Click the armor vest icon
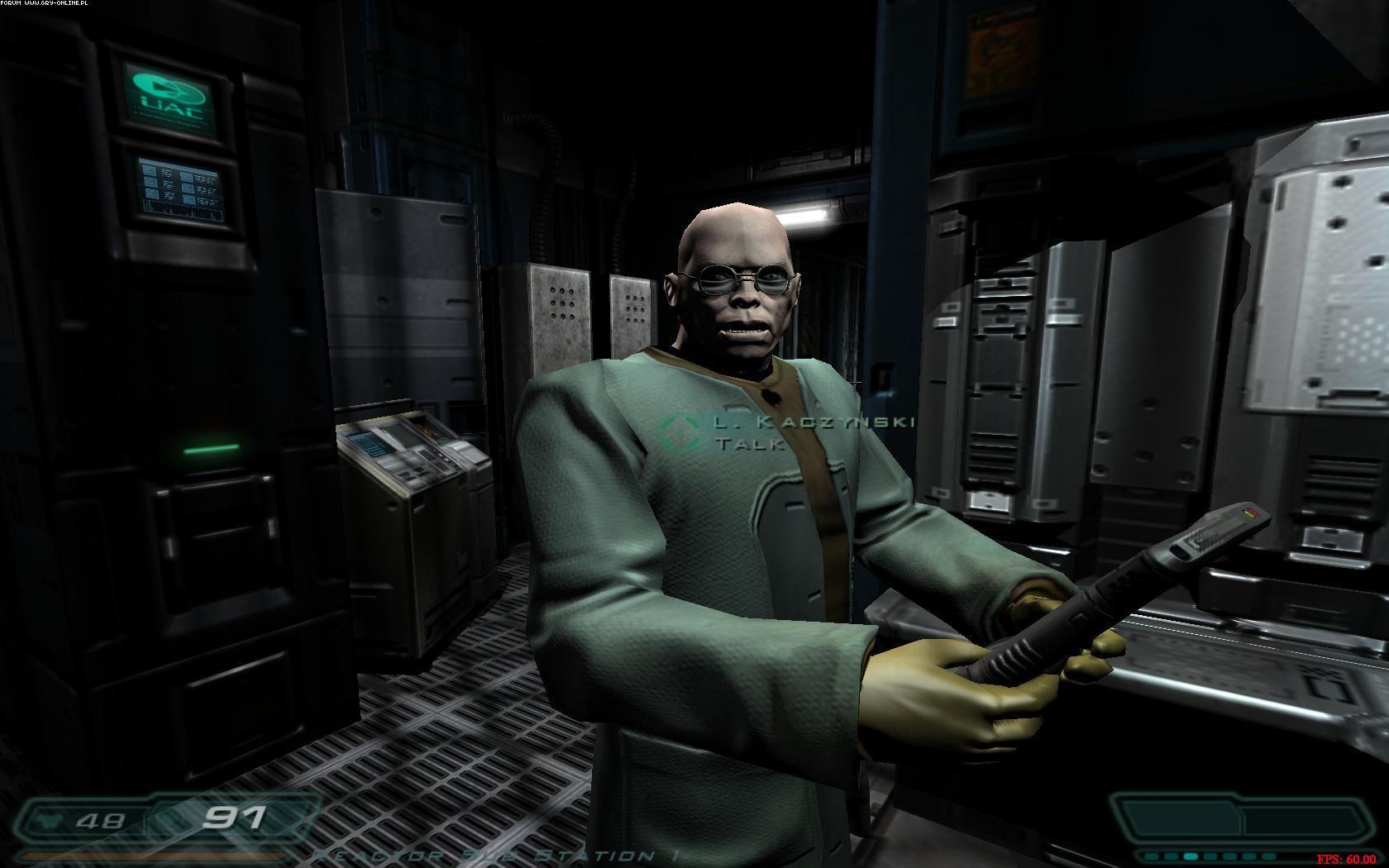Viewport: 1389px width, 868px height. (49, 820)
